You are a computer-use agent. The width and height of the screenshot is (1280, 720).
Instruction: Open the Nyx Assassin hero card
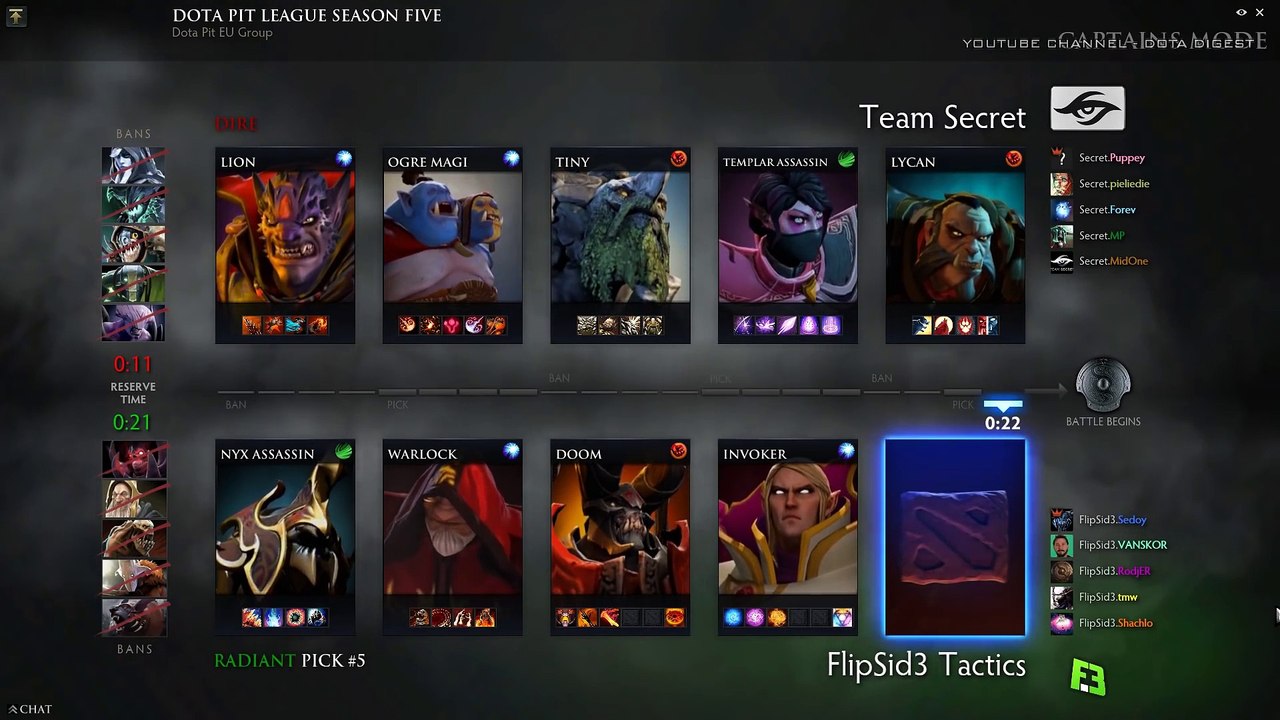[285, 538]
